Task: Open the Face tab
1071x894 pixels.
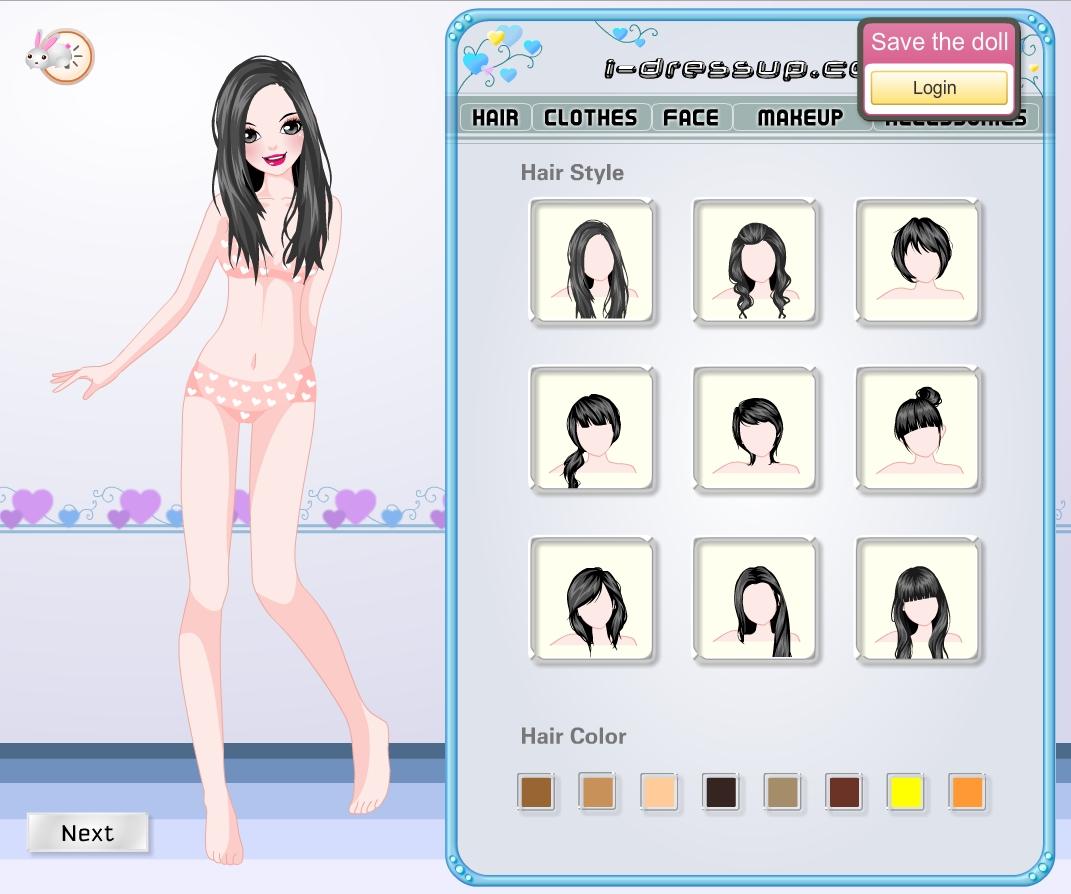Action: (691, 117)
